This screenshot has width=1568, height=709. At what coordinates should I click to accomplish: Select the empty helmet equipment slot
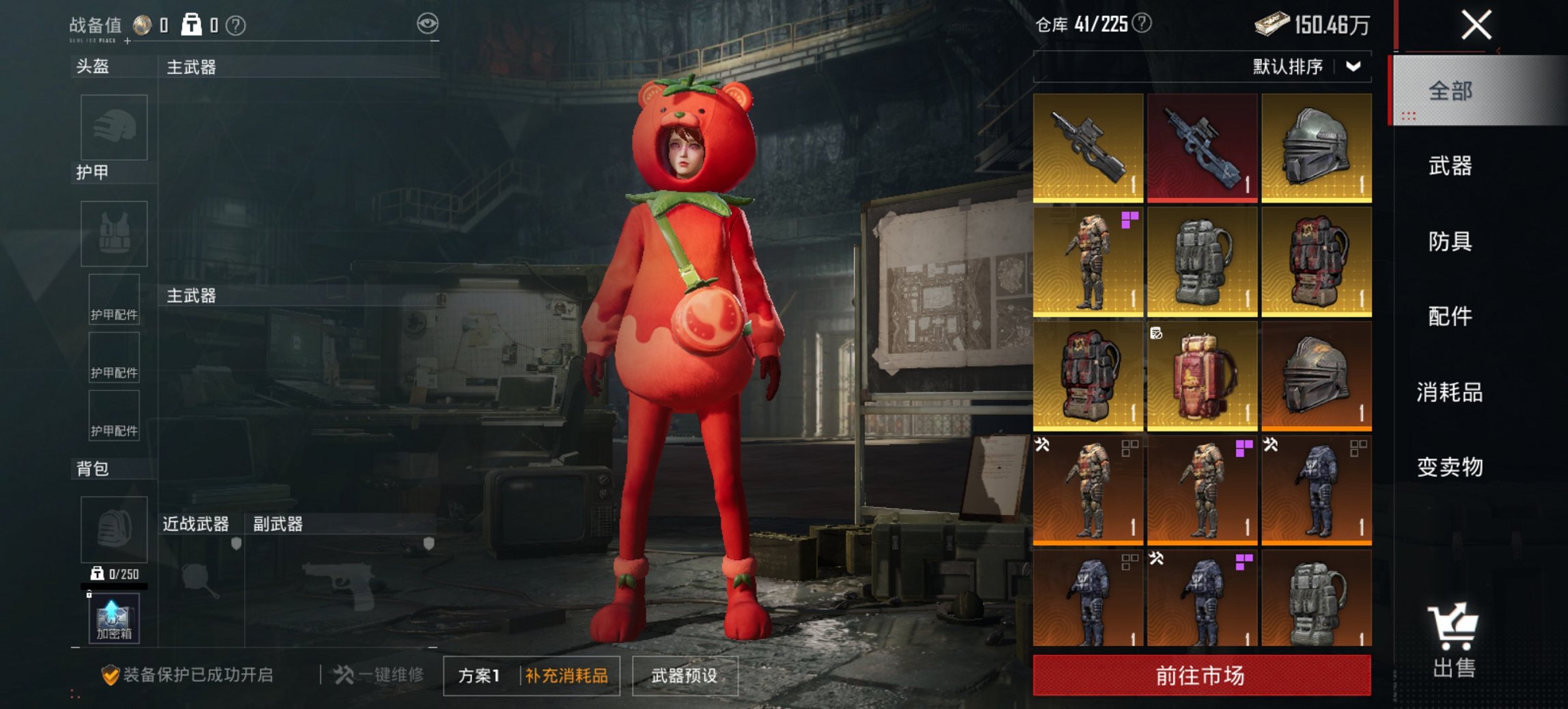point(113,127)
